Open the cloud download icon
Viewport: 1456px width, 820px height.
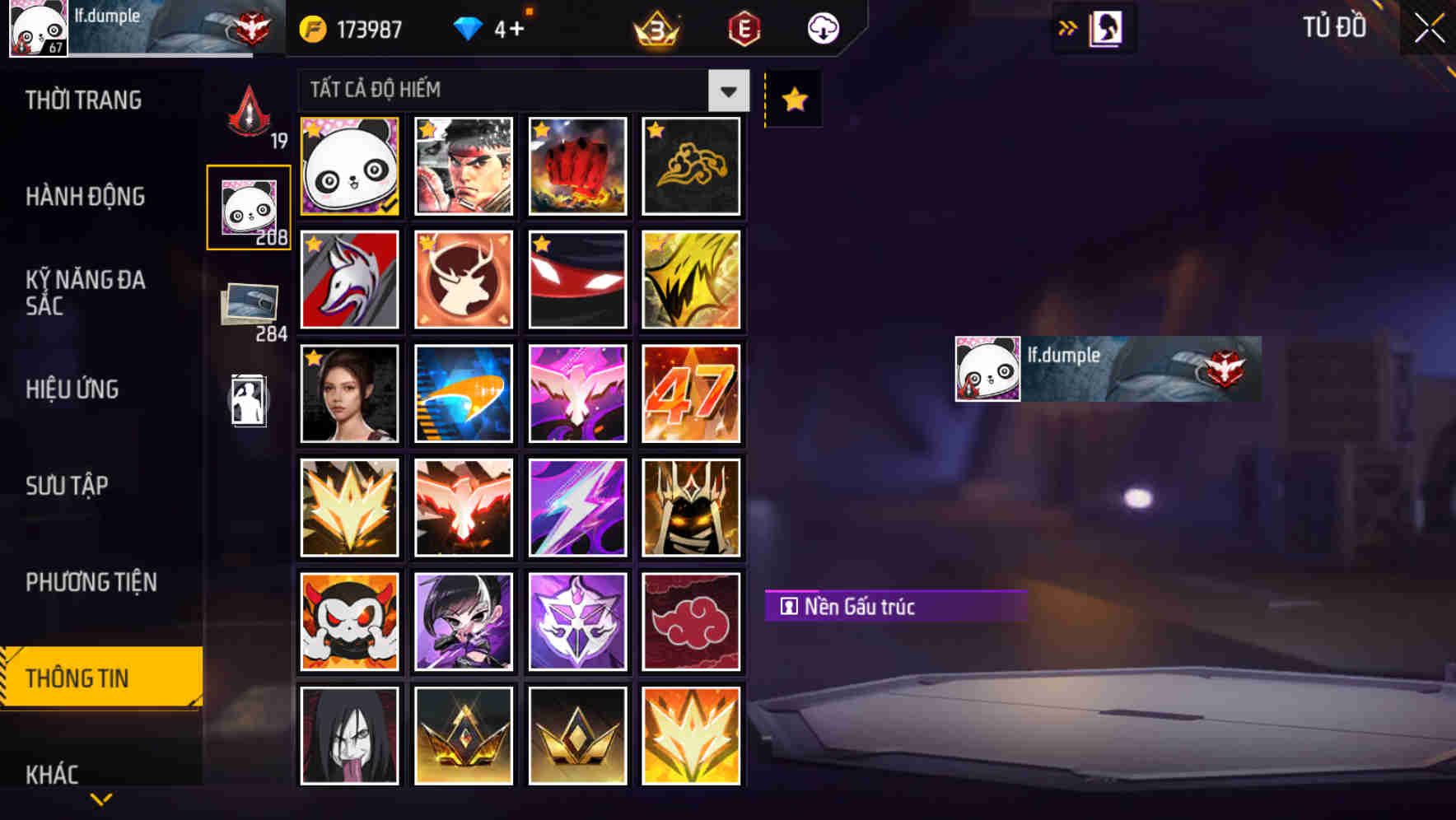point(823,28)
